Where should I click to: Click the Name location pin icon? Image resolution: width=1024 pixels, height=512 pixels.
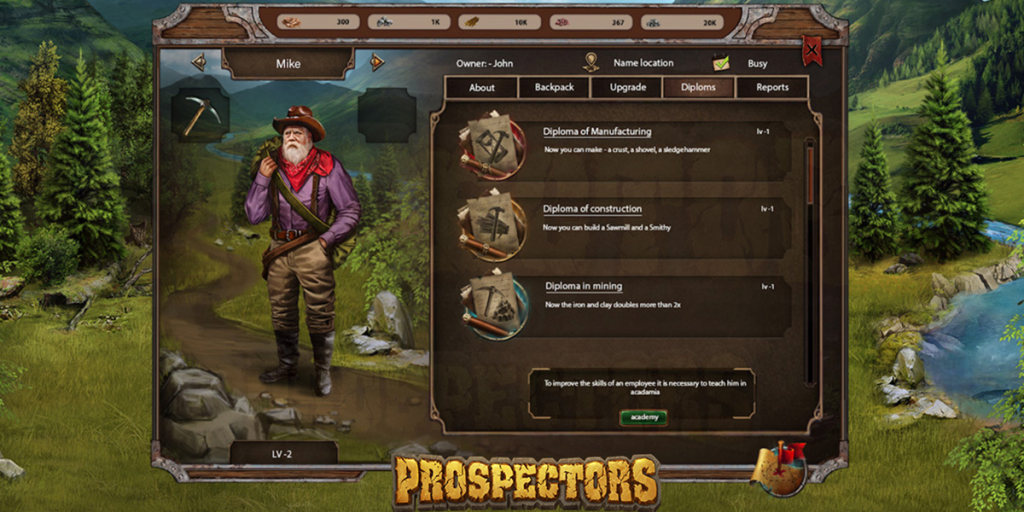click(591, 62)
